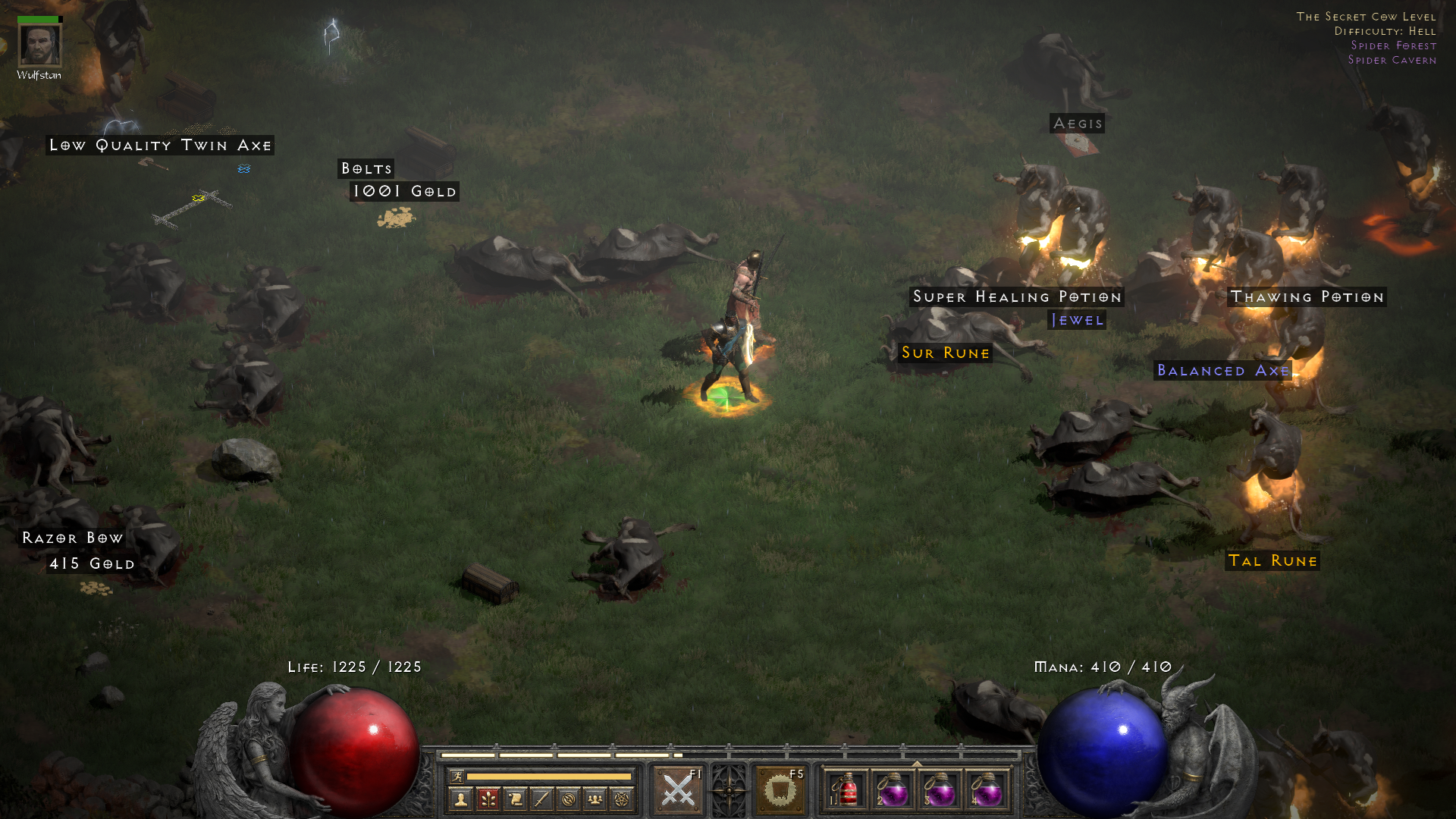Use the purple potion in belt slot 3
1456x819 pixels.
[x=940, y=791]
